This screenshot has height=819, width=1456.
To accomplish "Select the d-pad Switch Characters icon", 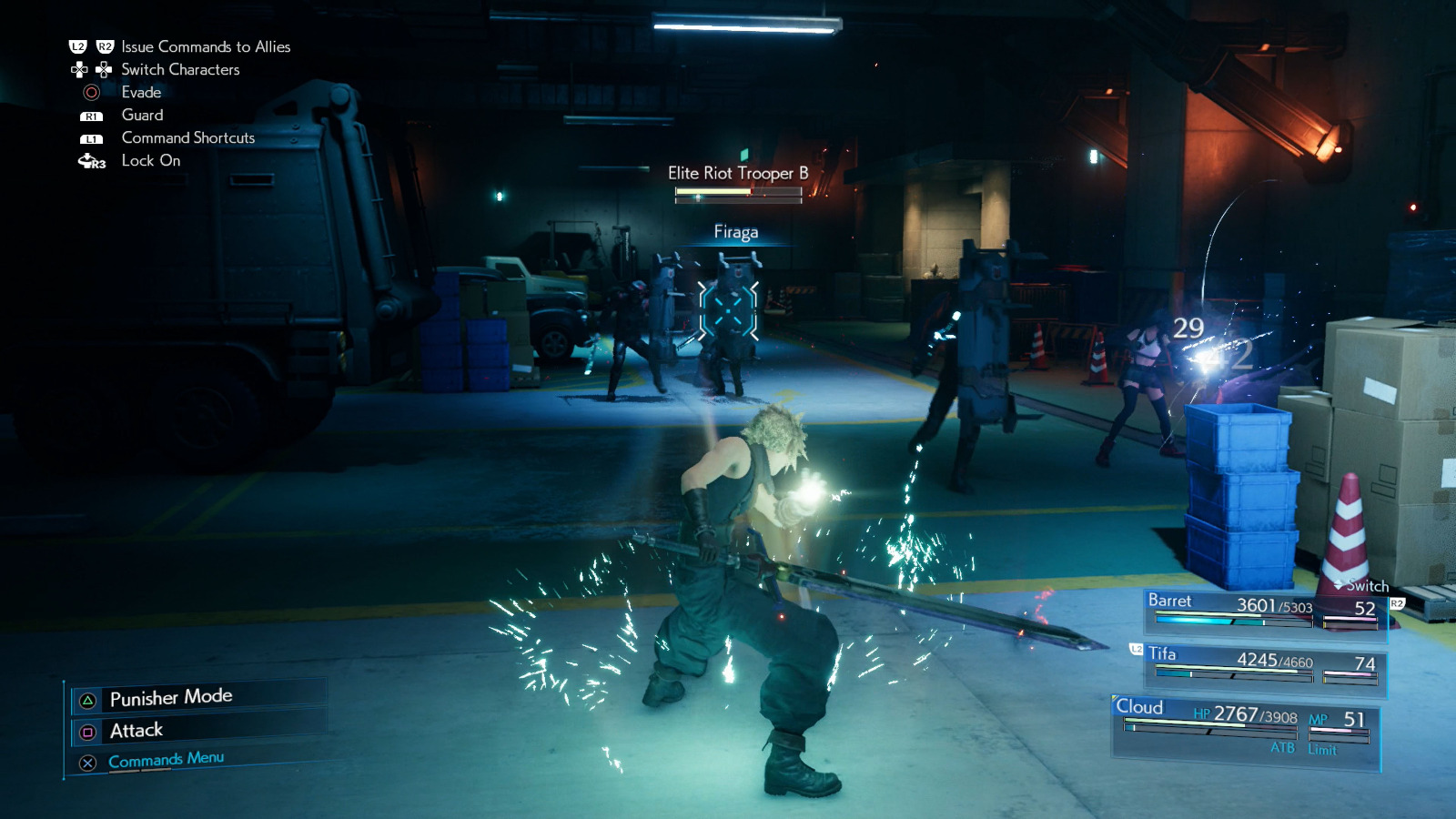I will (x=89, y=69).
